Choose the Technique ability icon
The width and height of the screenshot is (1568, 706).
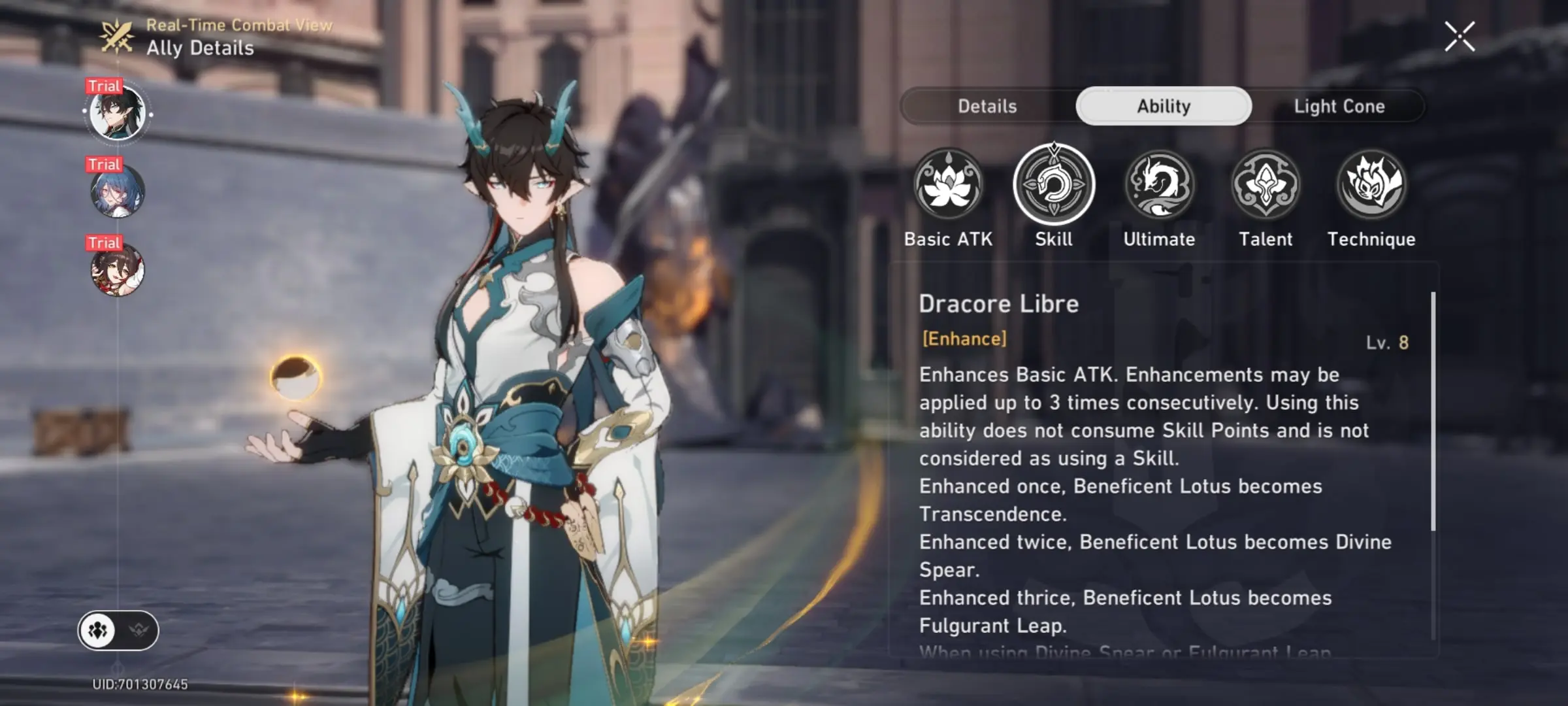coord(1371,184)
